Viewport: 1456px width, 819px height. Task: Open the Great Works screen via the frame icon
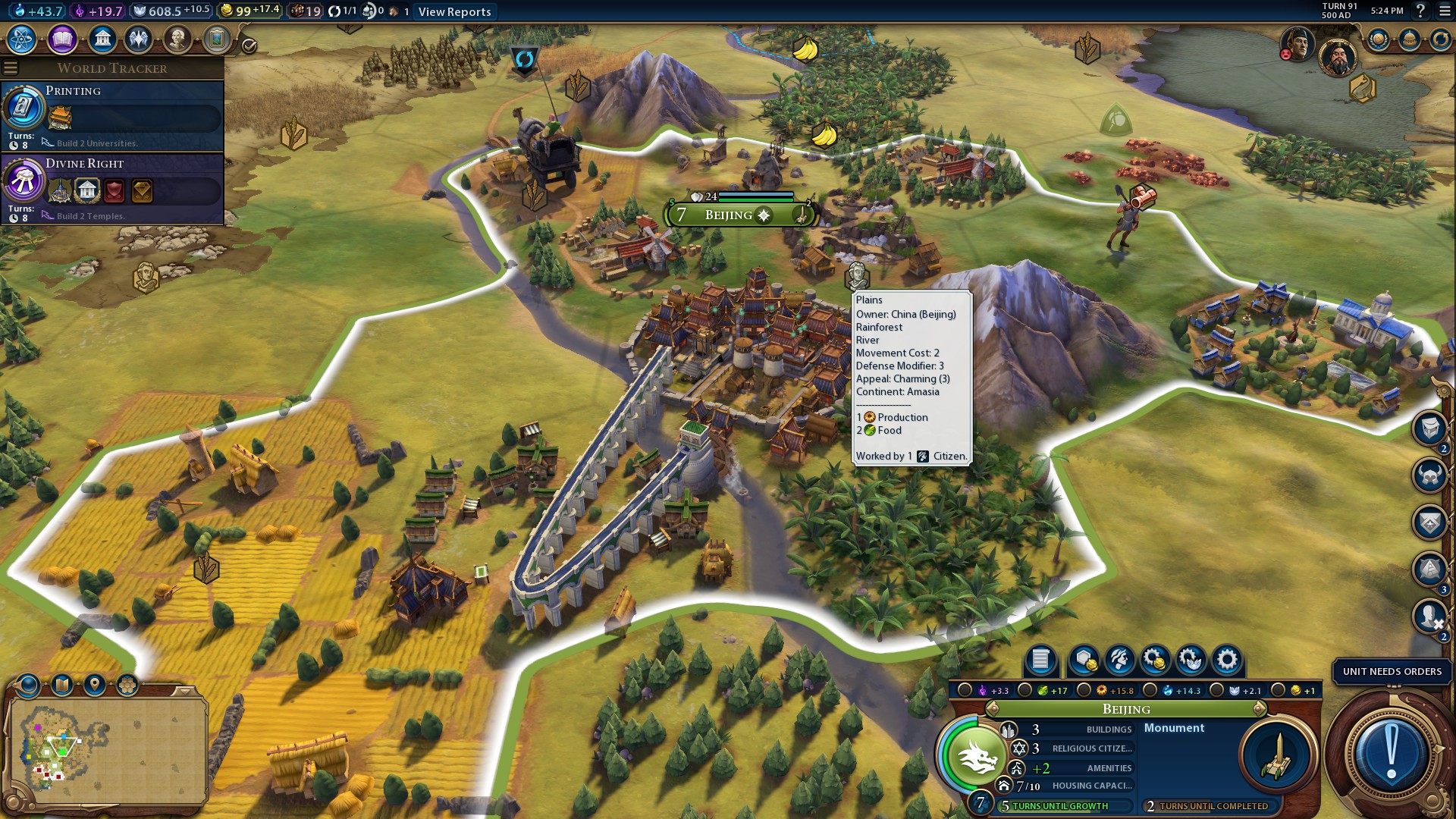(217, 39)
